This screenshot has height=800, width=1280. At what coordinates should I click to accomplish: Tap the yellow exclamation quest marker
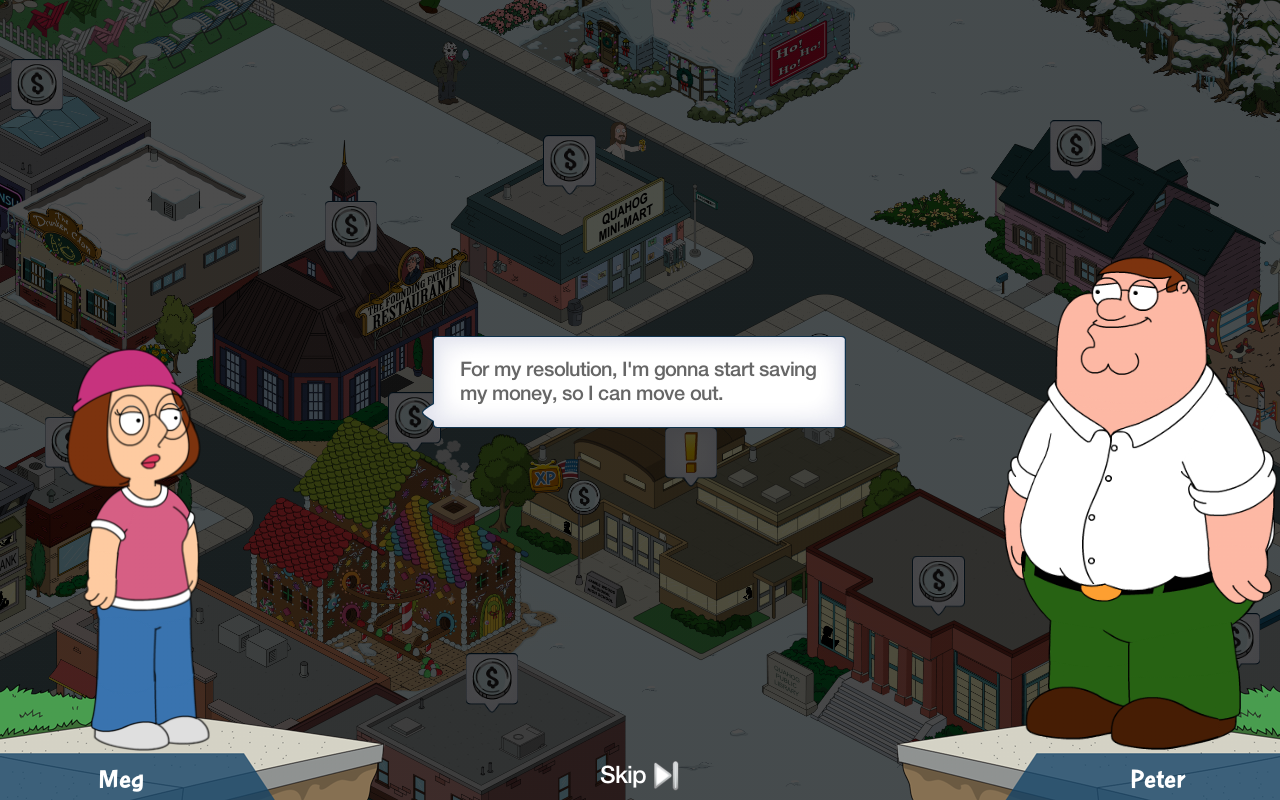[690, 452]
